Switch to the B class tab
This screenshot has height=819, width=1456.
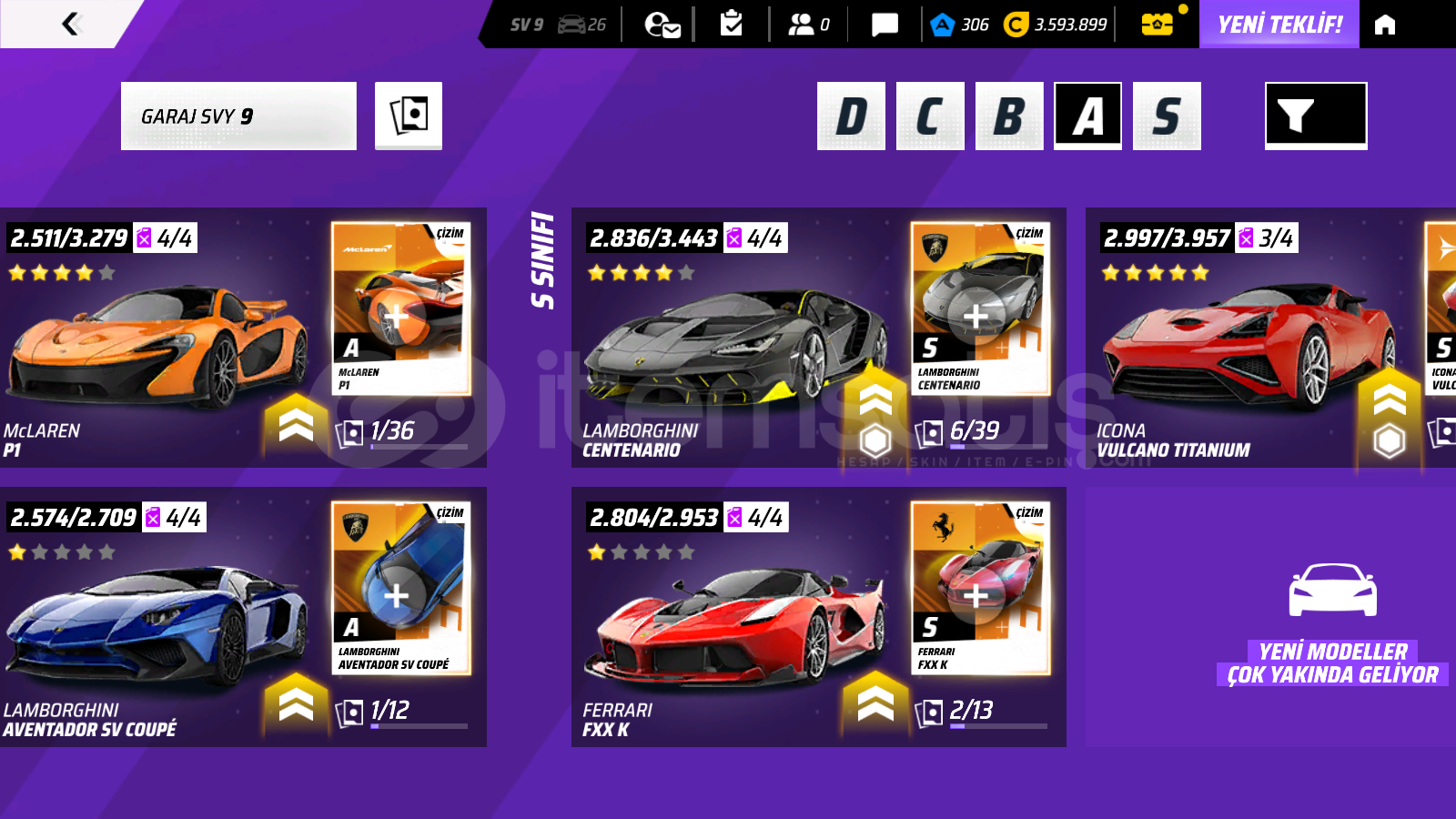(x=1008, y=116)
